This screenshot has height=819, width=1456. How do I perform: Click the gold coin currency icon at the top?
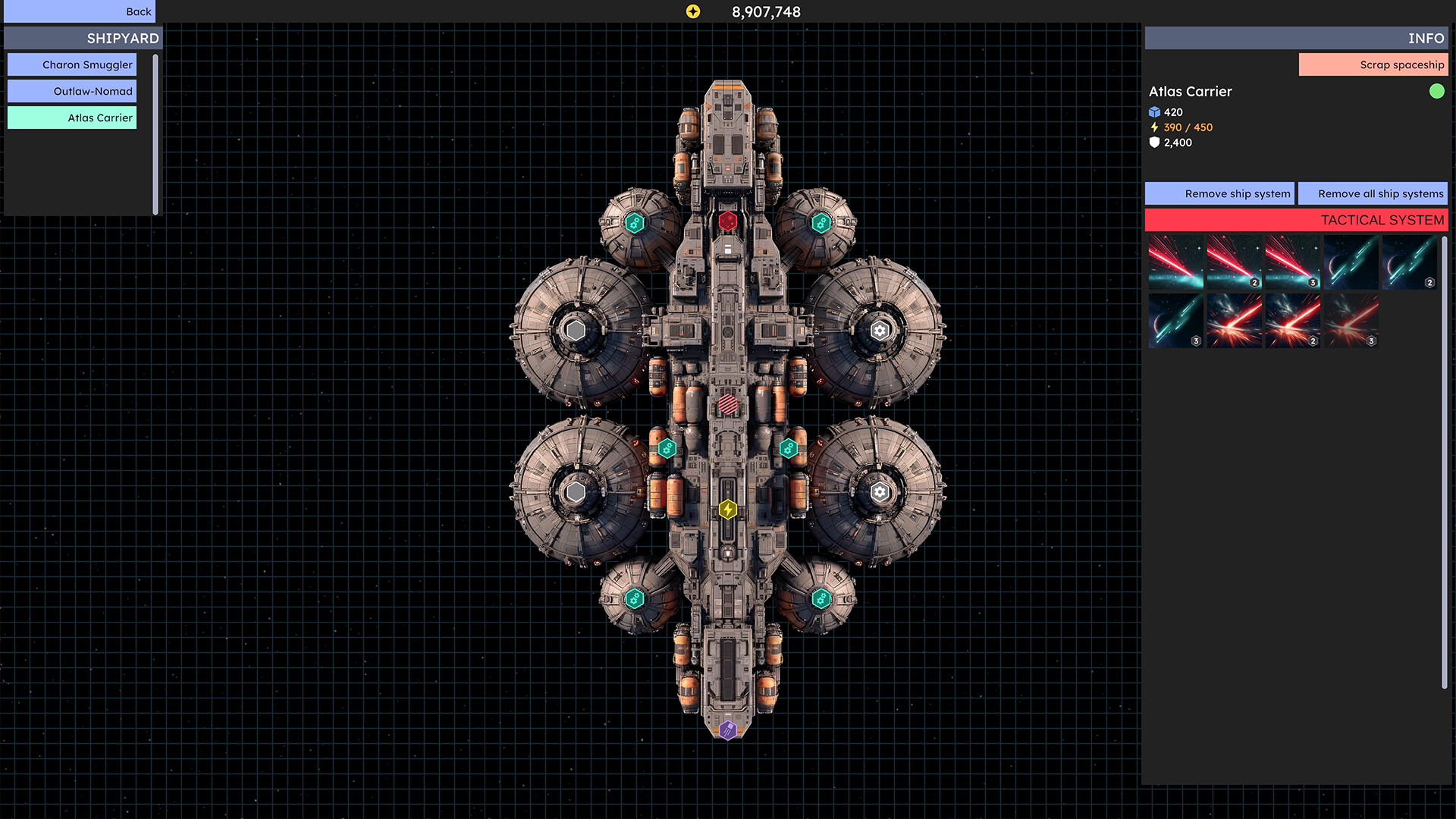[x=694, y=11]
